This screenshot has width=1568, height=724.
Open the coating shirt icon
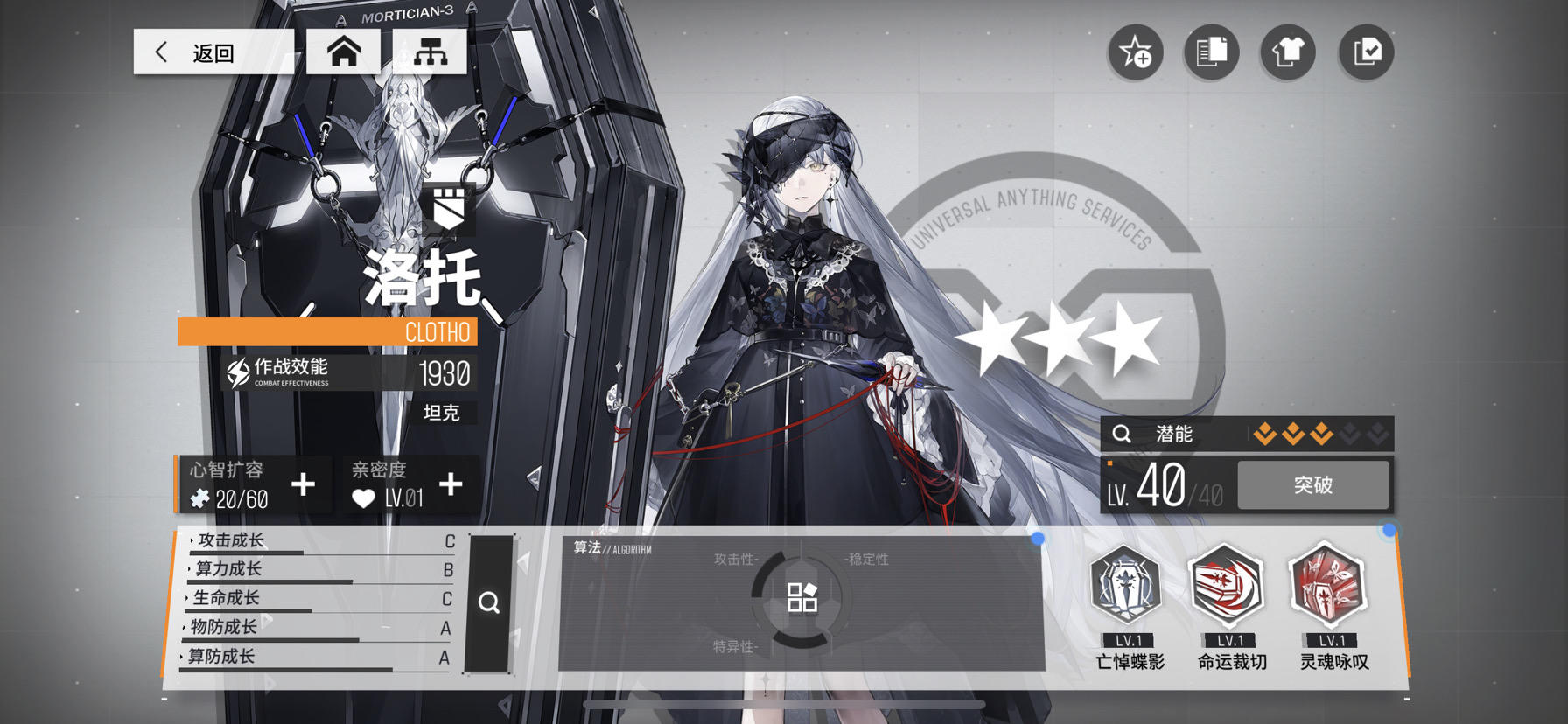(1286, 52)
